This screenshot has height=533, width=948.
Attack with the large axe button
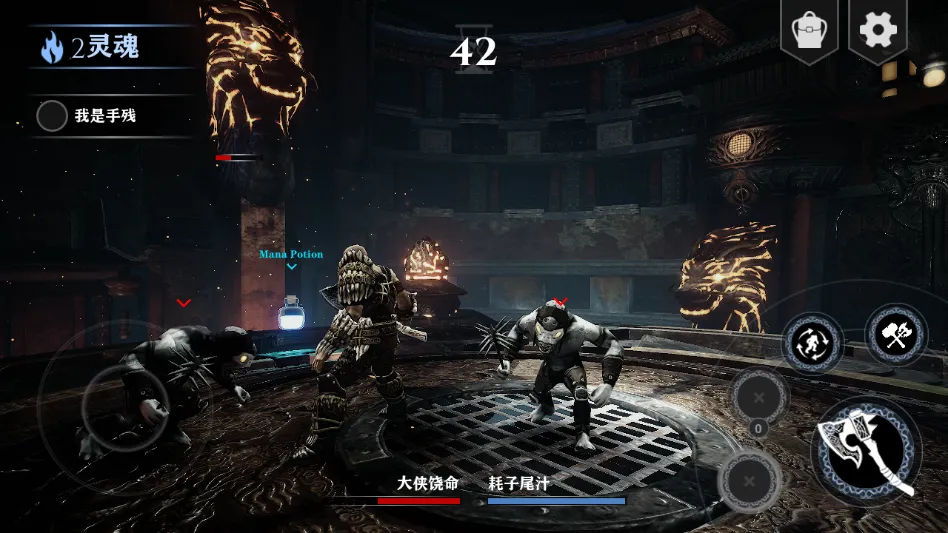click(866, 451)
